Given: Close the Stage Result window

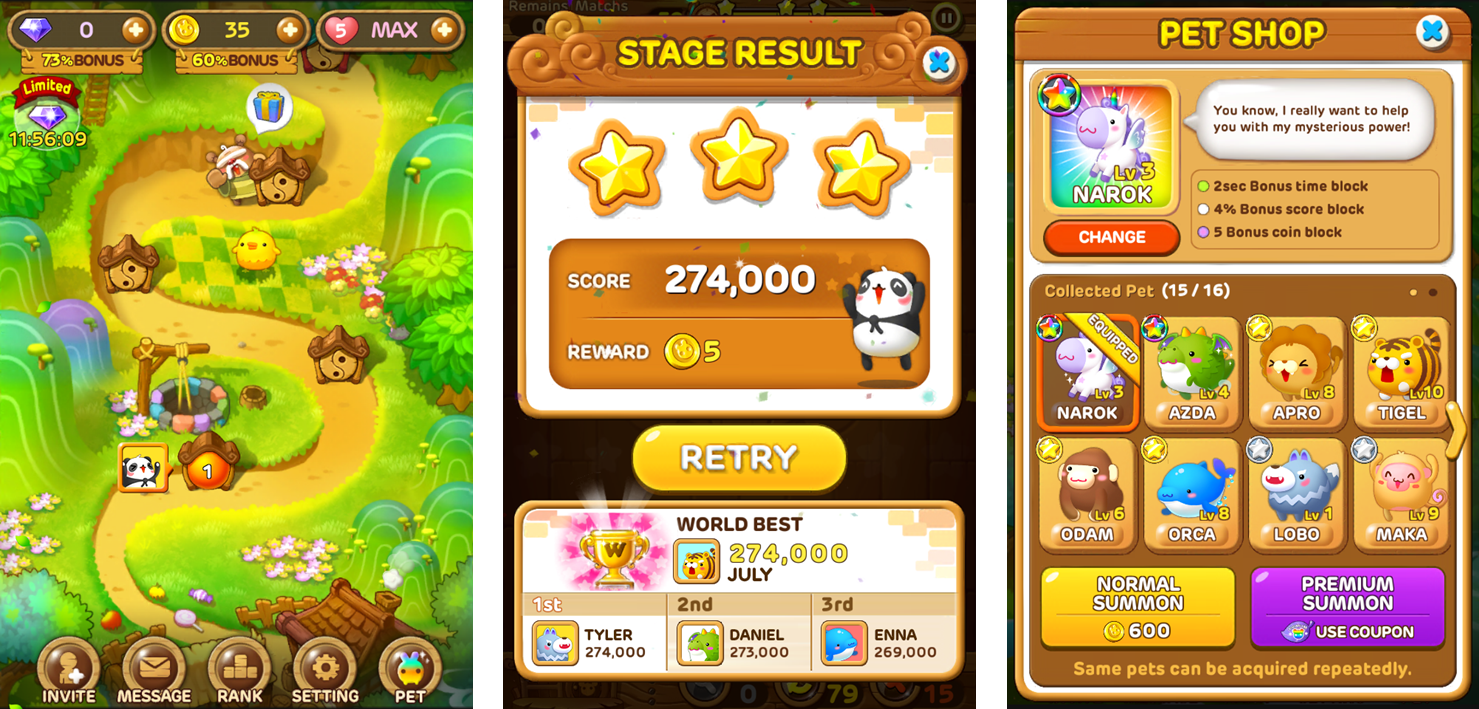Looking at the screenshot, I should point(938,63).
